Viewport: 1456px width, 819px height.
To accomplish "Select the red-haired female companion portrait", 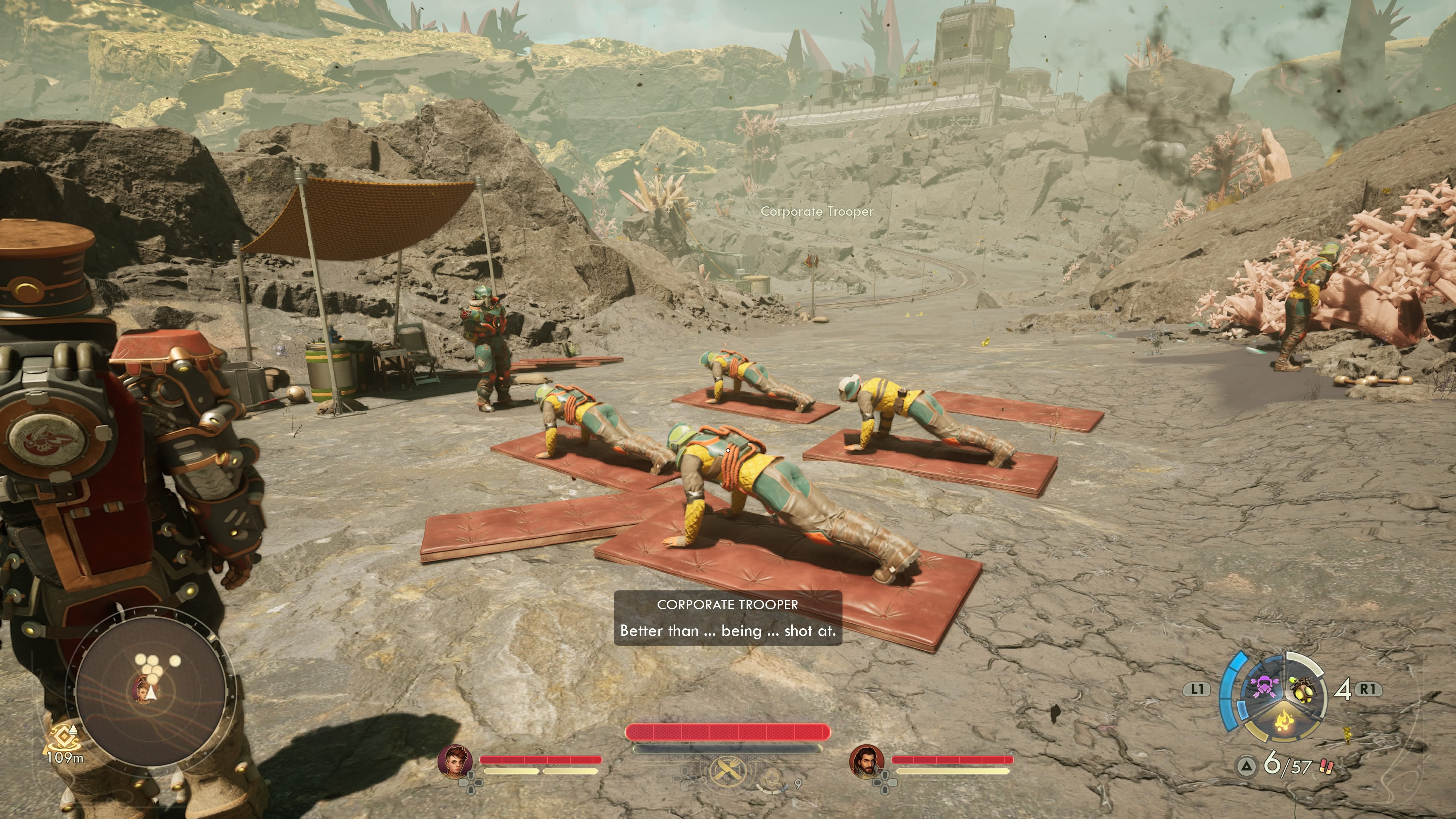I will pyautogui.click(x=455, y=760).
